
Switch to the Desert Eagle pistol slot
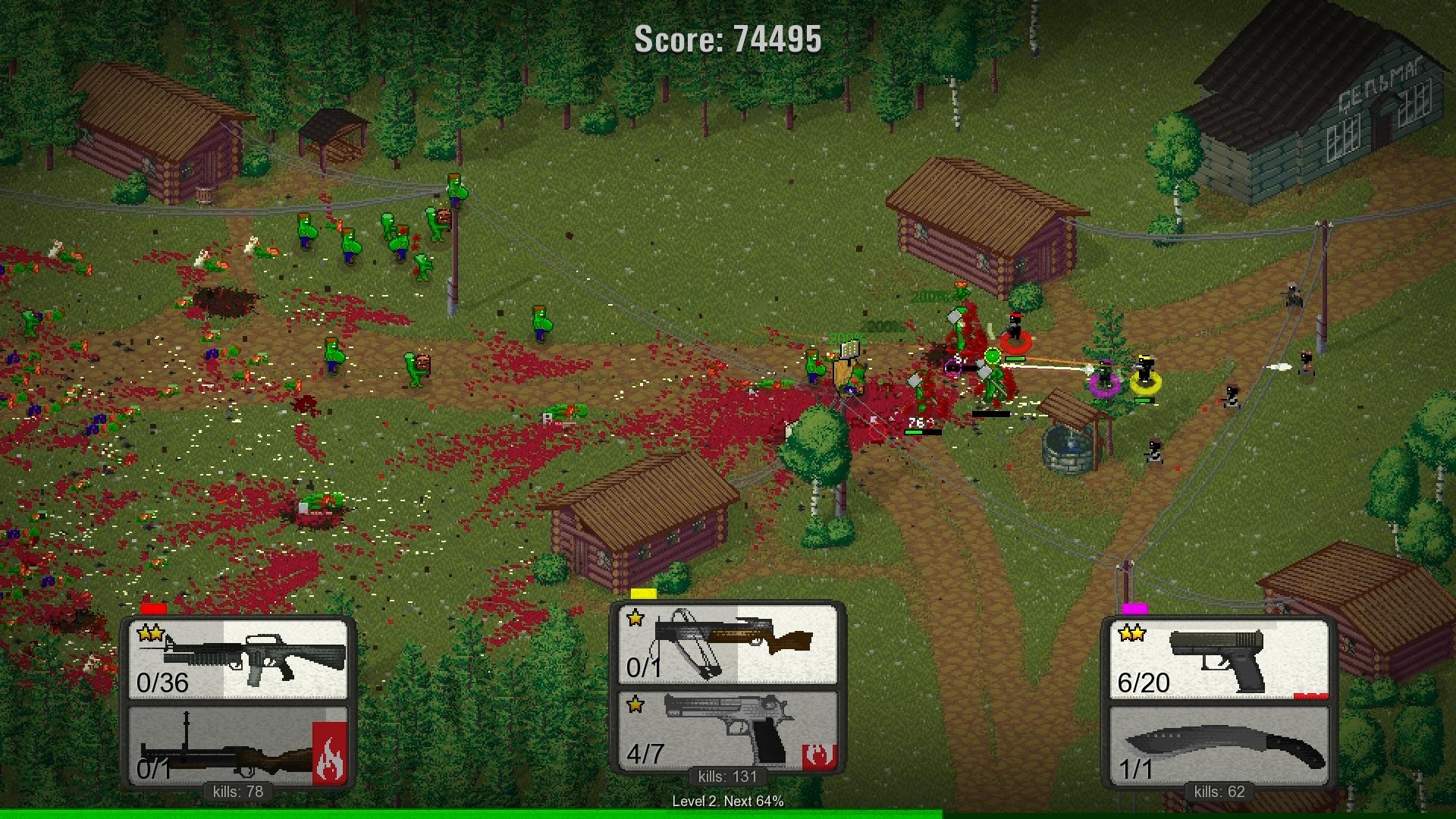(727, 730)
